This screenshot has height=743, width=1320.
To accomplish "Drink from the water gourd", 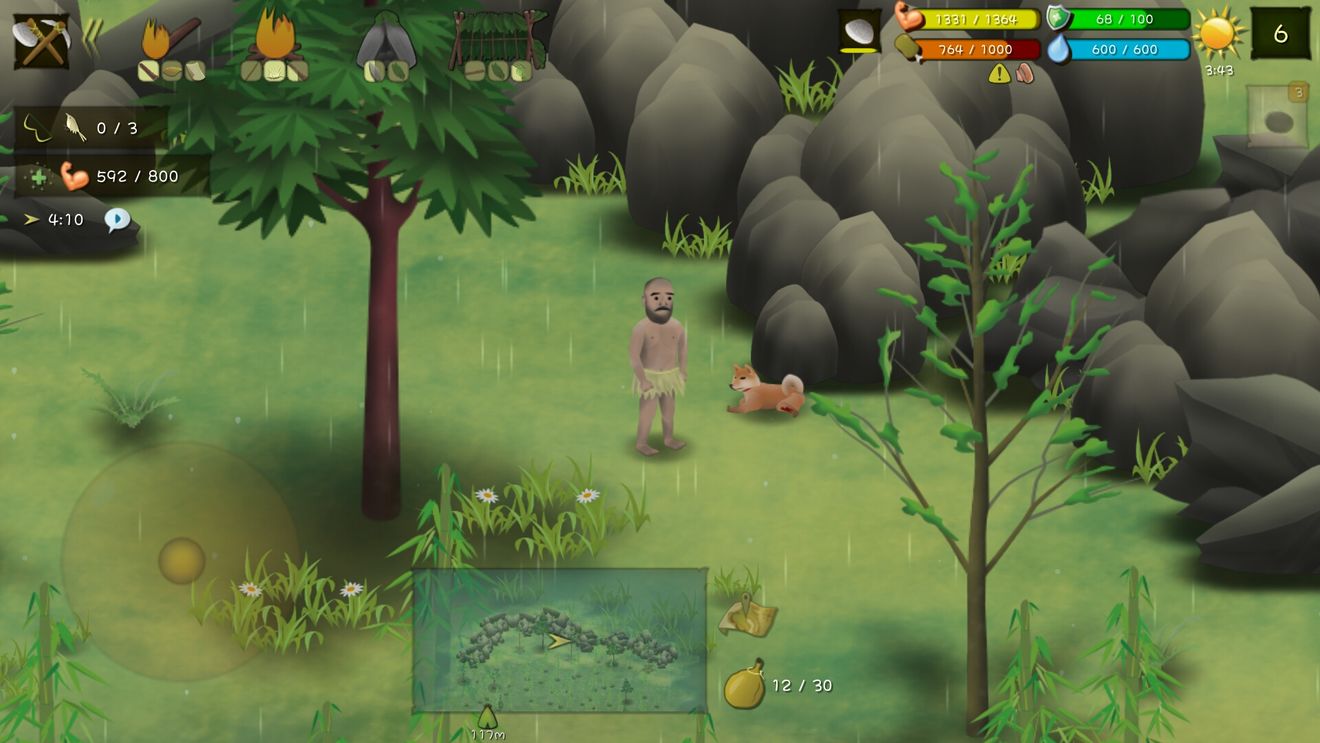I will tap(744, 685).
